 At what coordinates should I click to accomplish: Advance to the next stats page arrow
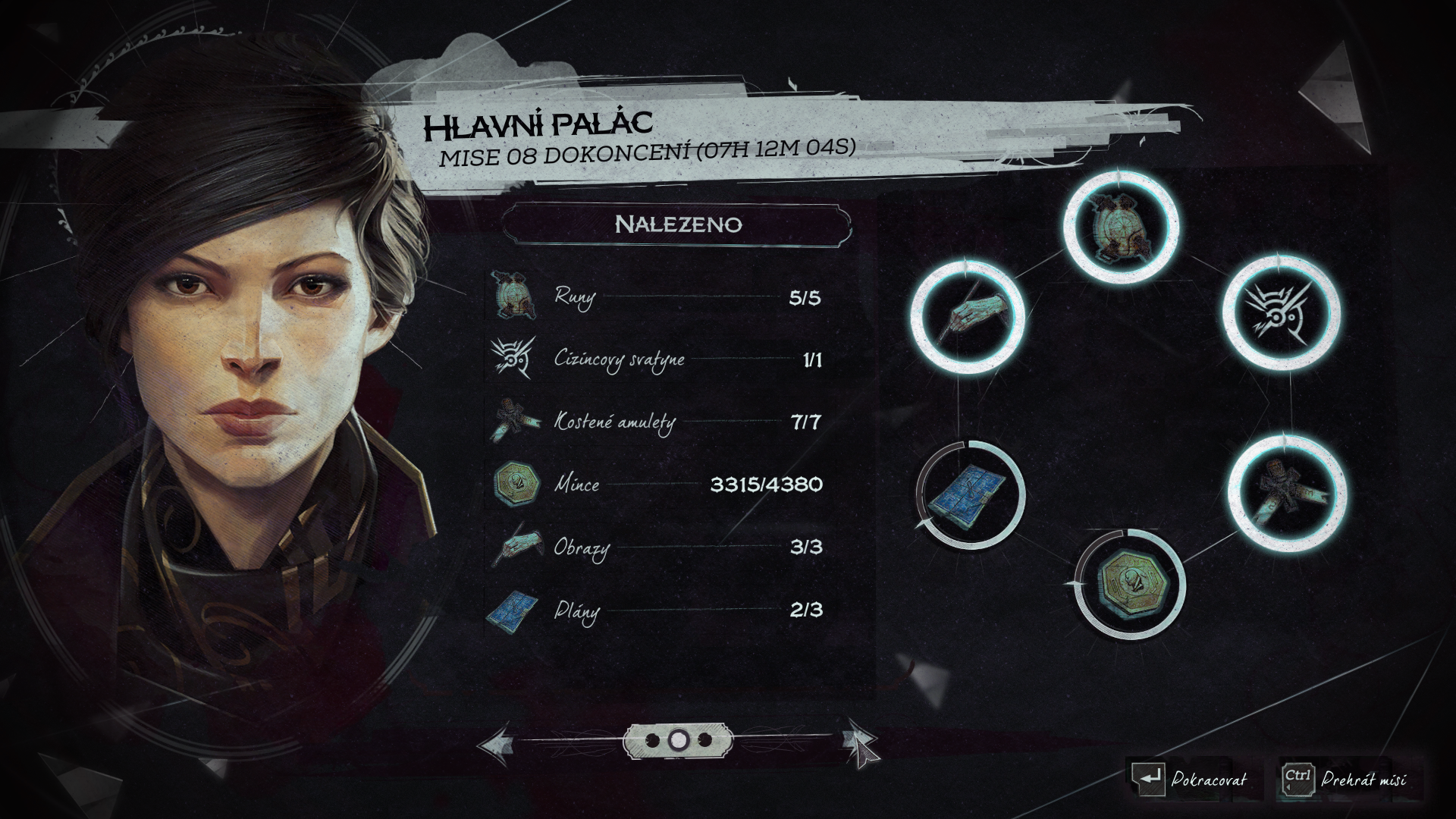point(861,743)
